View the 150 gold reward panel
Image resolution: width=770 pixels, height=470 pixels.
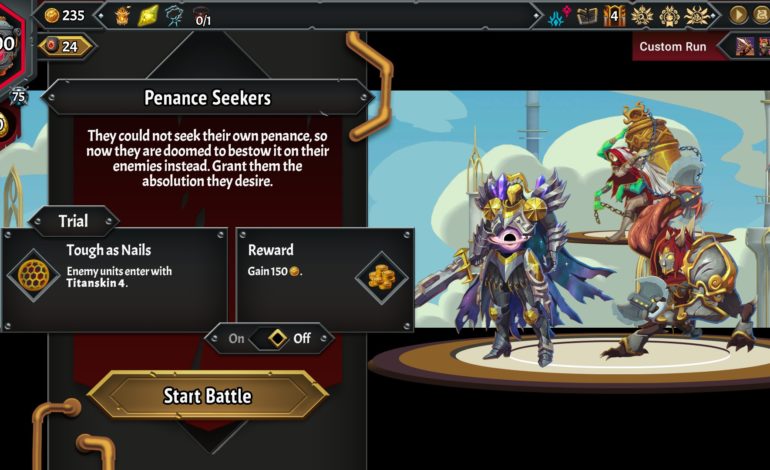pos(324,279)
